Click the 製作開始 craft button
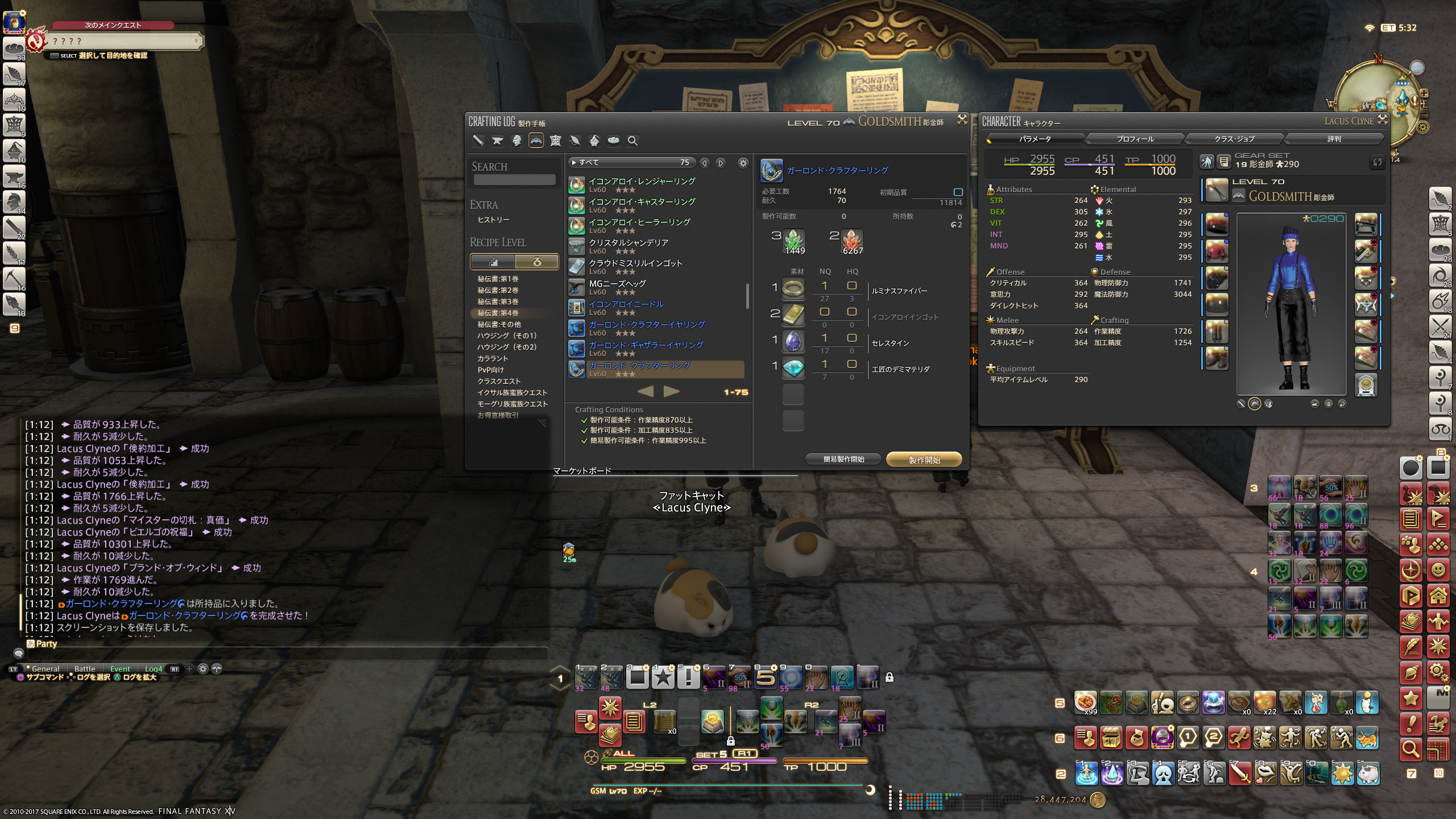 coord(924,460)
